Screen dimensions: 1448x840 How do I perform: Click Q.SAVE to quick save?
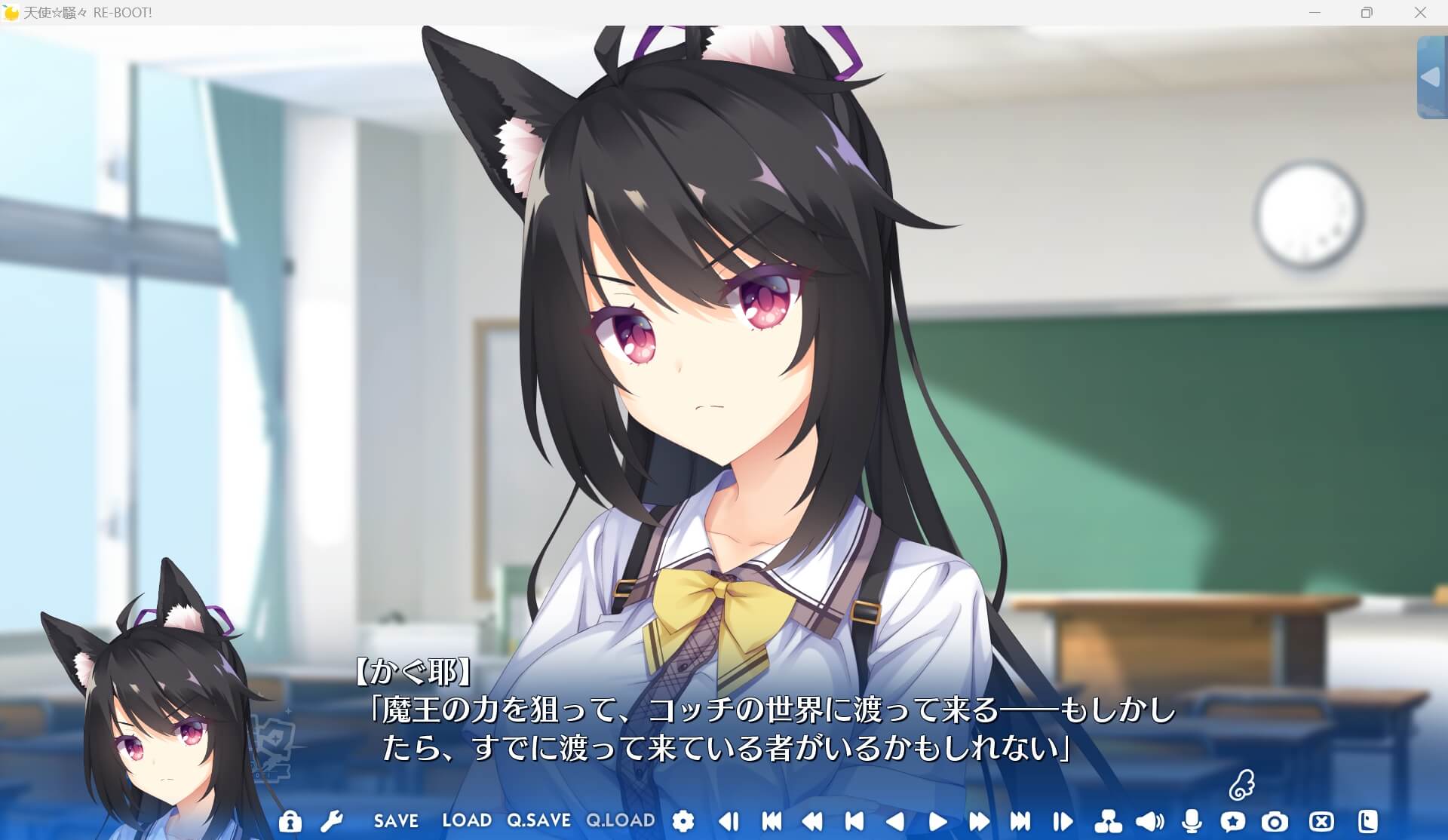(537, 821)
